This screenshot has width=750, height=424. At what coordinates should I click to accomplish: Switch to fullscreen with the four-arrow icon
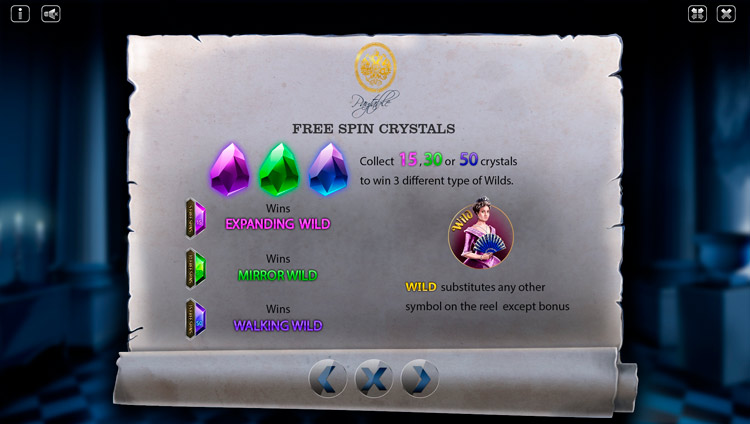(698, 14)
